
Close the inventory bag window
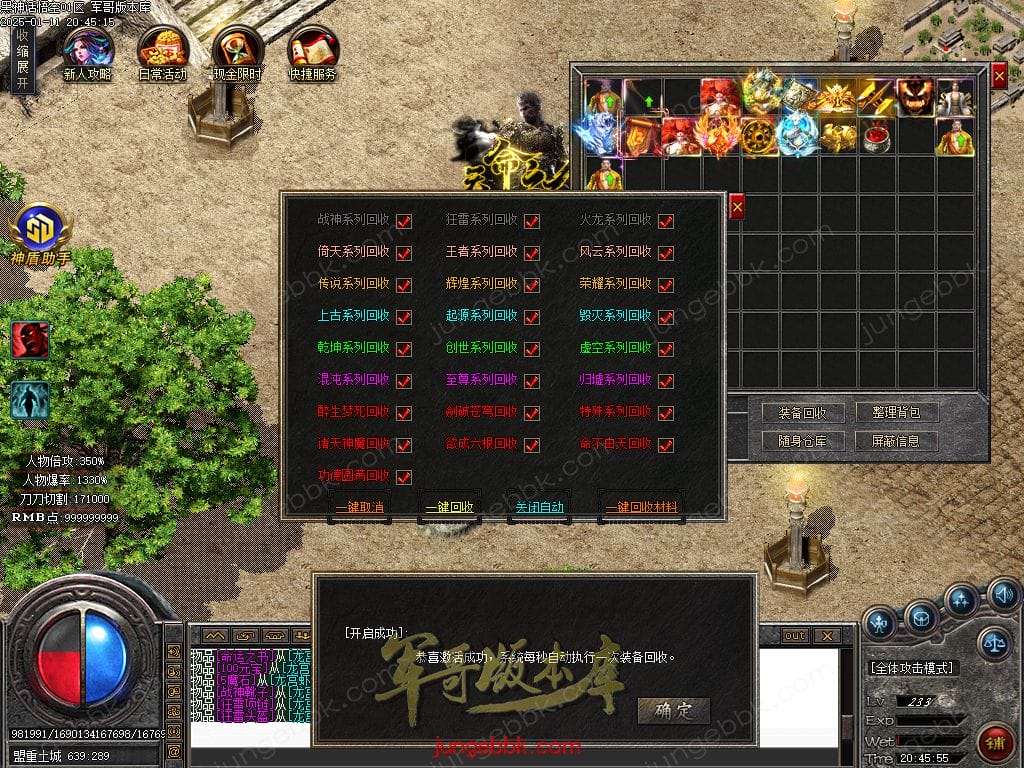point(998,76)
